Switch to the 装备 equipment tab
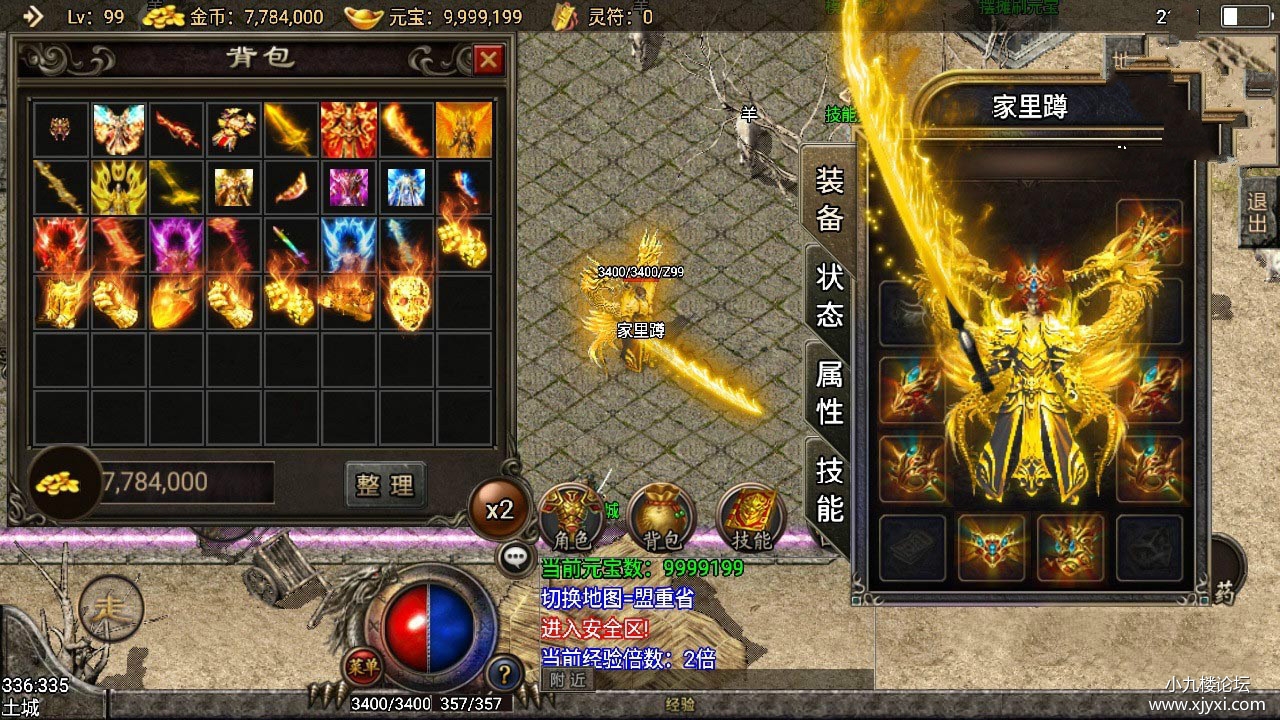The width and height of the screenshot is (1280, 720). pyautogui.click(x=830, y=199)
